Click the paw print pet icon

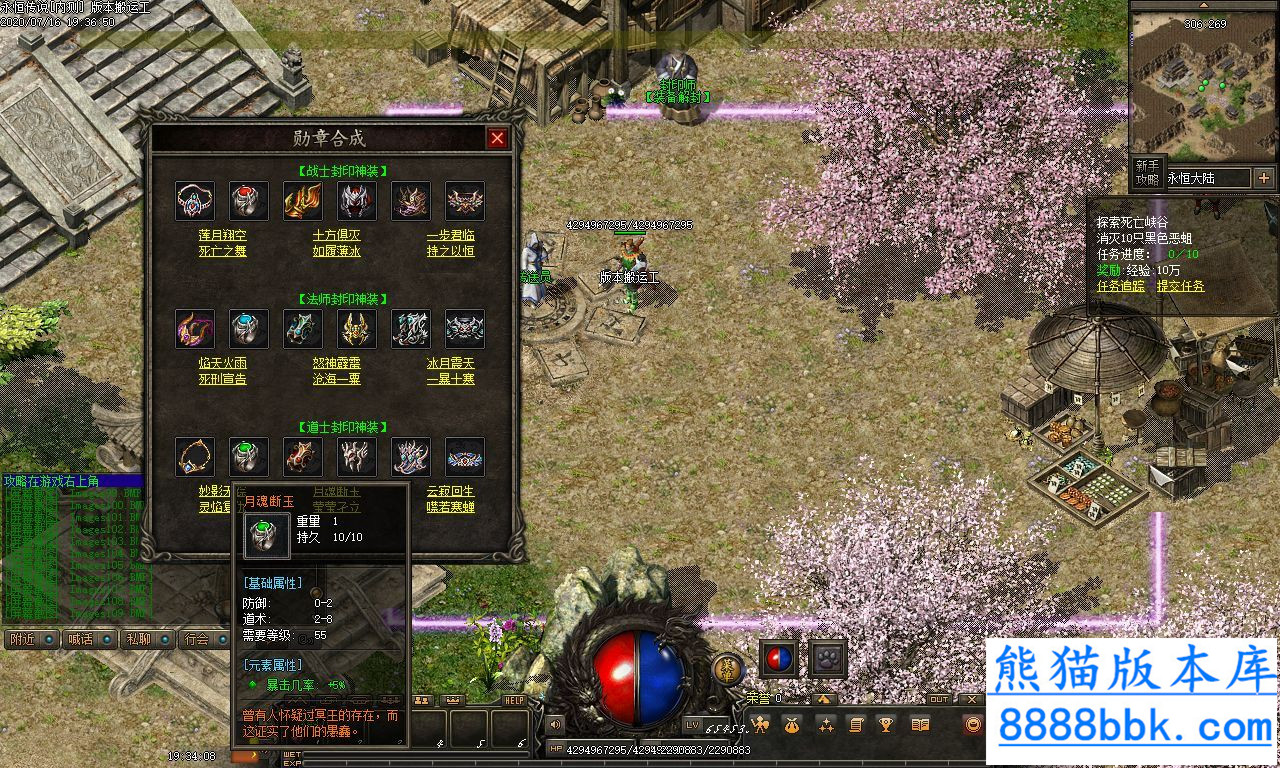827,659
